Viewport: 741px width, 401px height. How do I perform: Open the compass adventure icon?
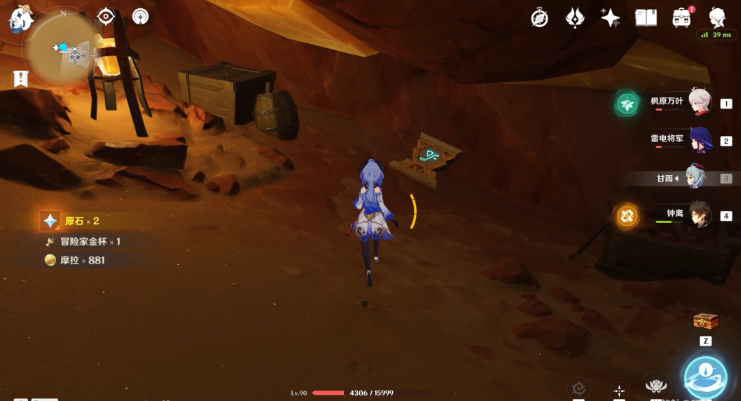540,17
